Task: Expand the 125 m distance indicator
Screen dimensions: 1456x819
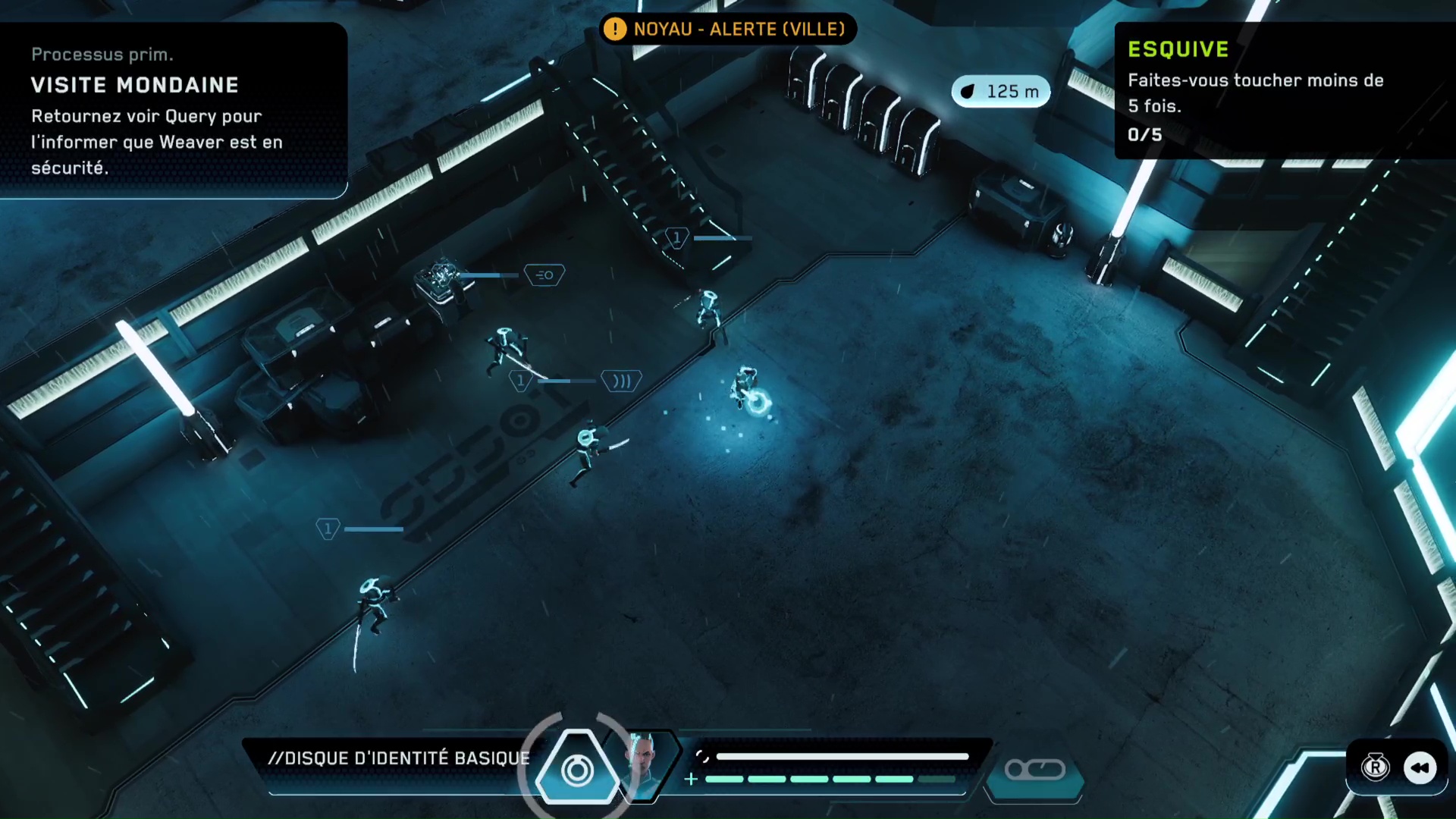Action: click(x=1000, y=91)
